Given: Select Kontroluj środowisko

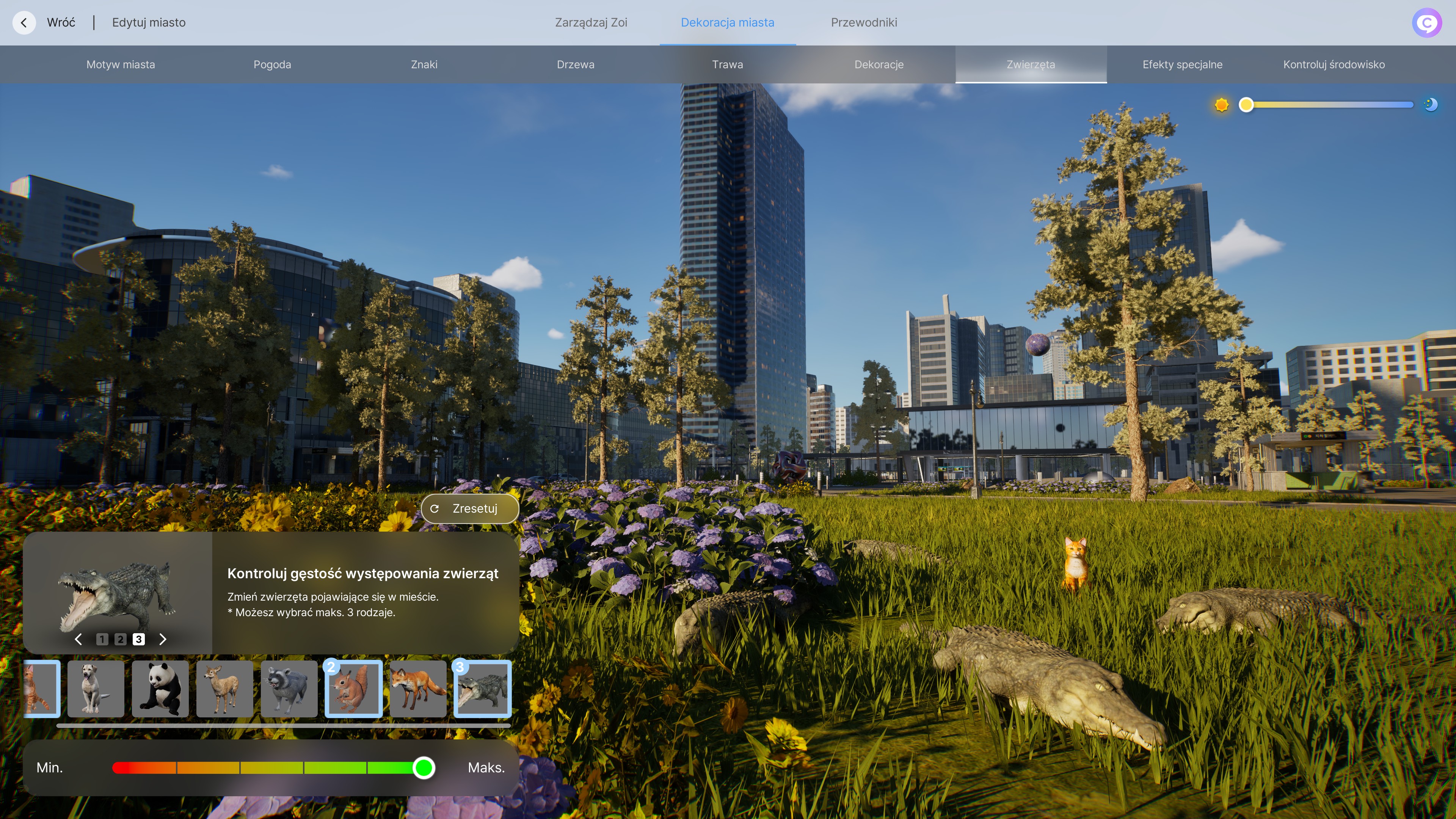Looking at the screenshot, I should (1334, 64).
